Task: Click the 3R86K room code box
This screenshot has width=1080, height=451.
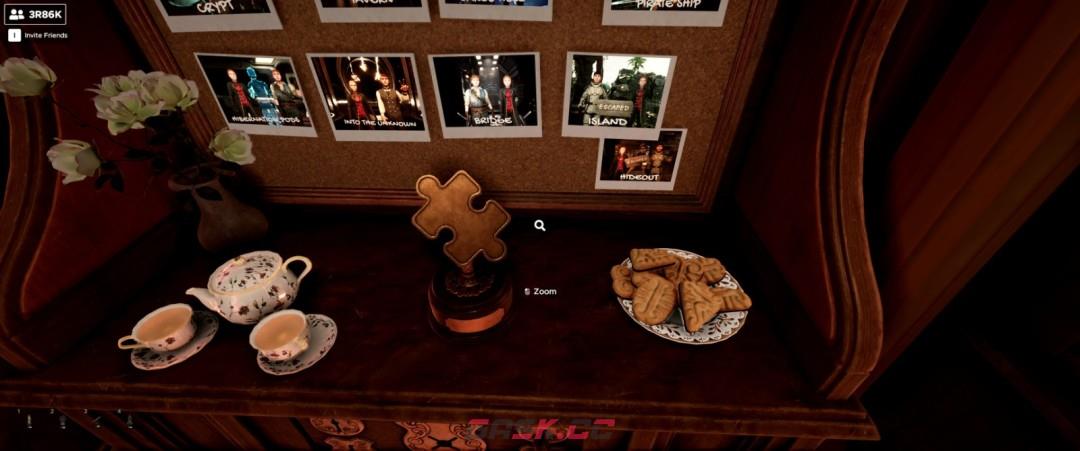Action: pos(36,15)
